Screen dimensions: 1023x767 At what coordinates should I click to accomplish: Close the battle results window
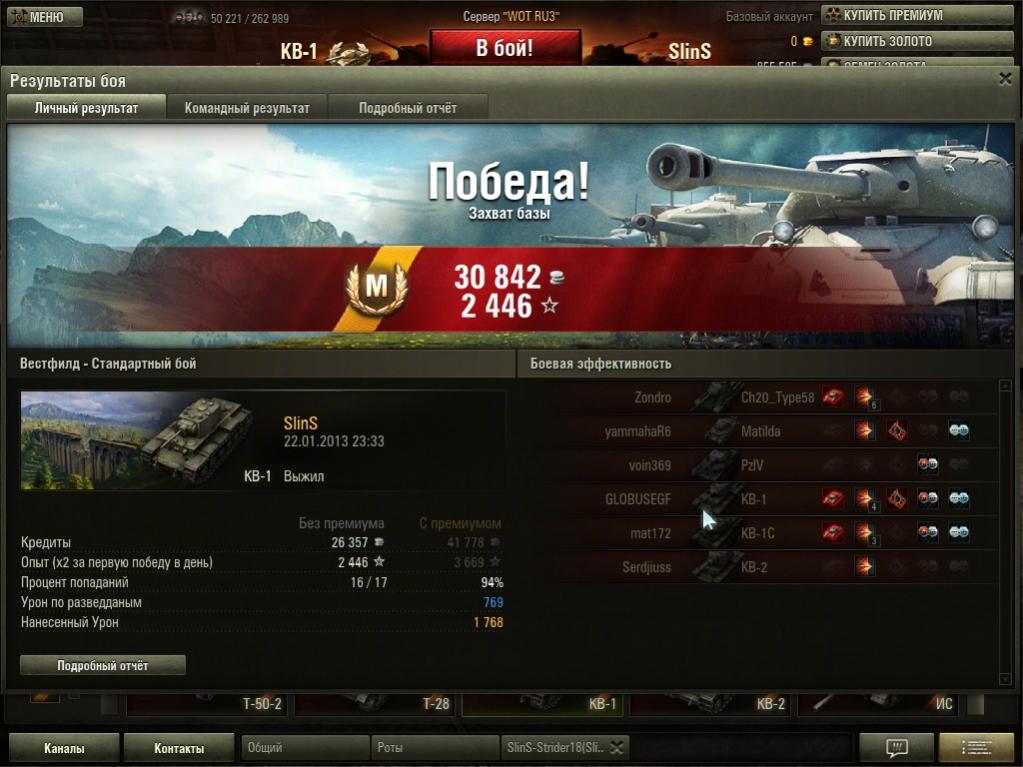(x=1005, y=79)
